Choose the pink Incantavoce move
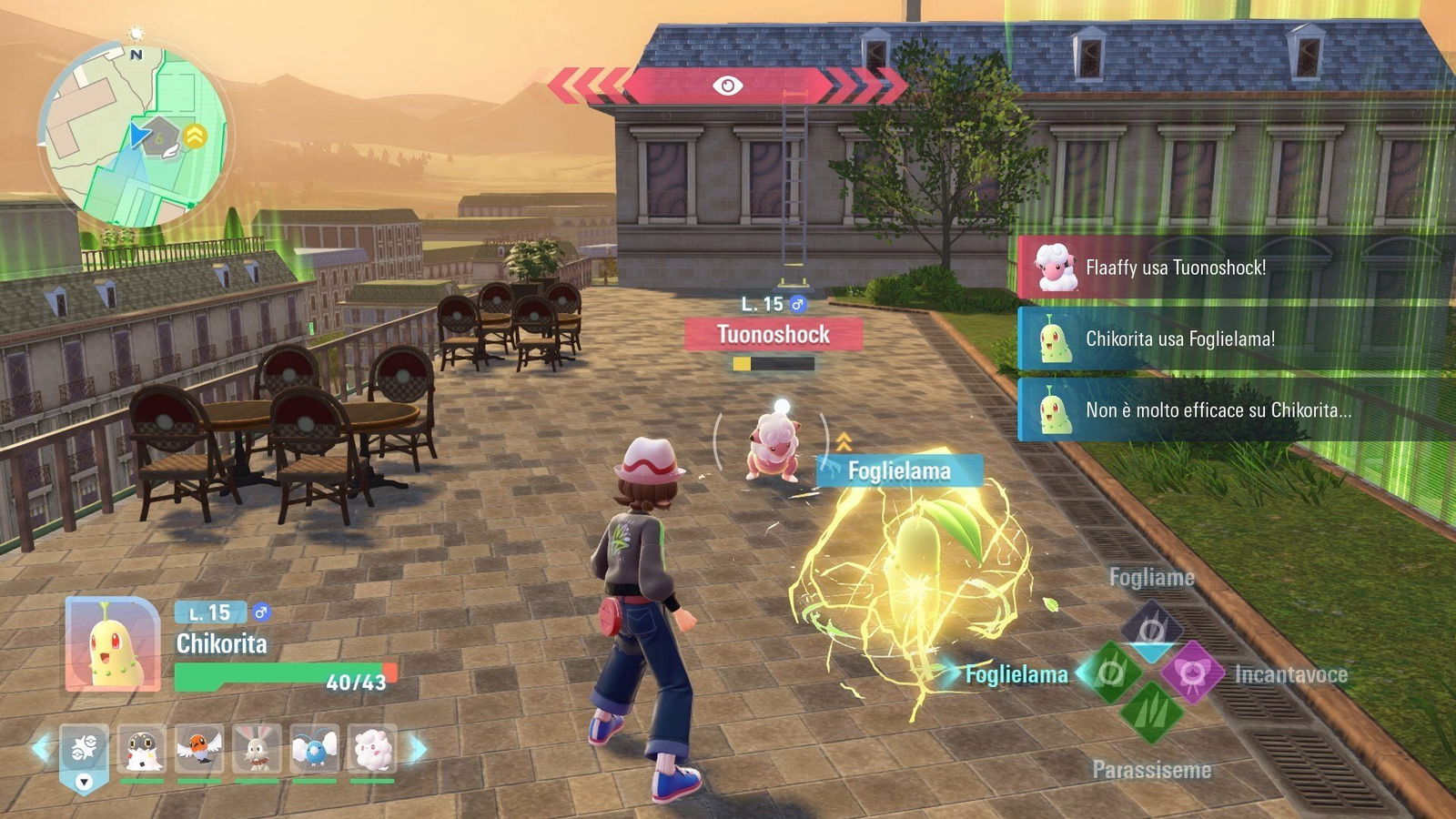 click(x=1191, y=673)
